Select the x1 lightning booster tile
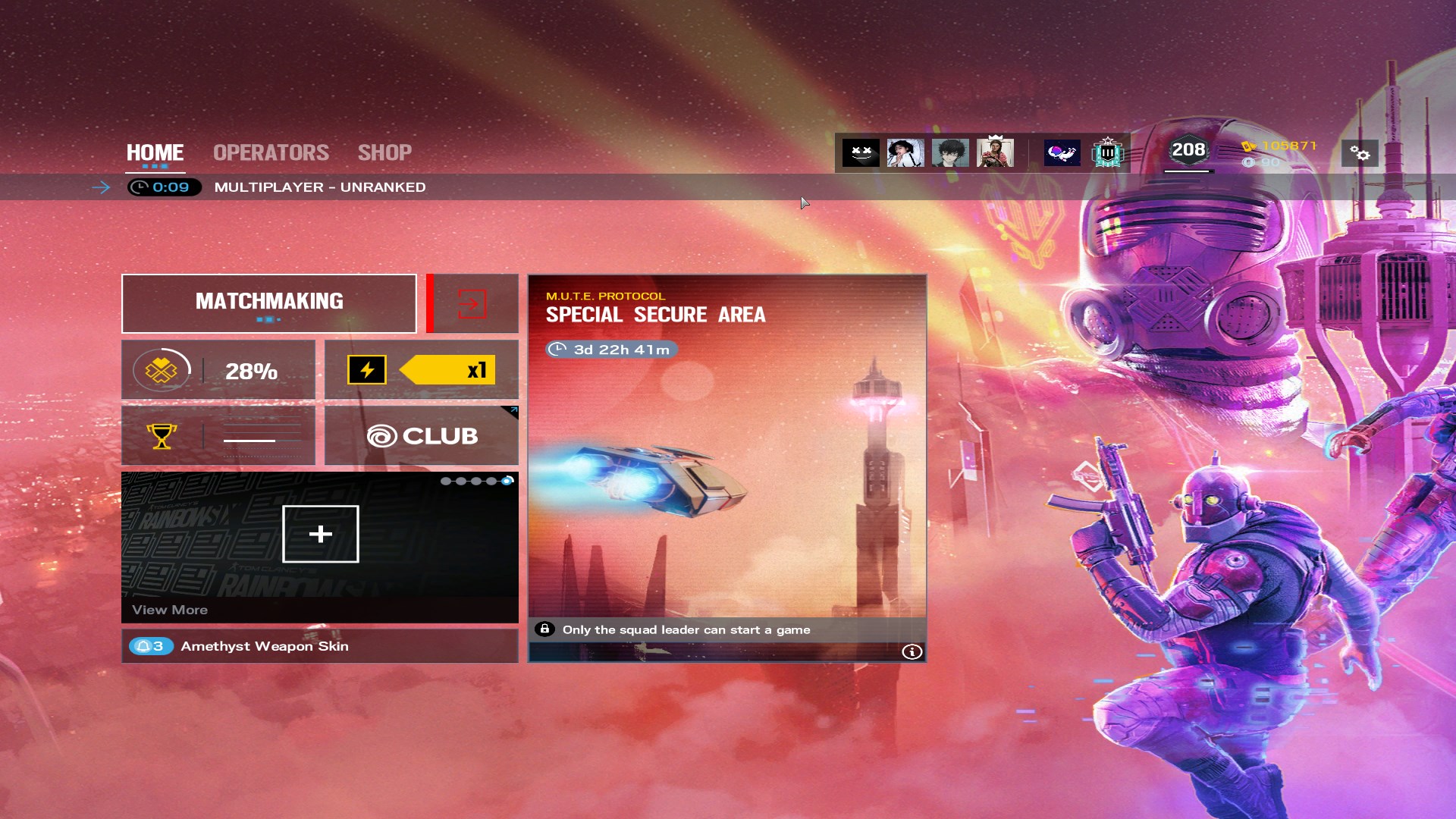Viewport: 1456px width, 819px height. point(422,370)
